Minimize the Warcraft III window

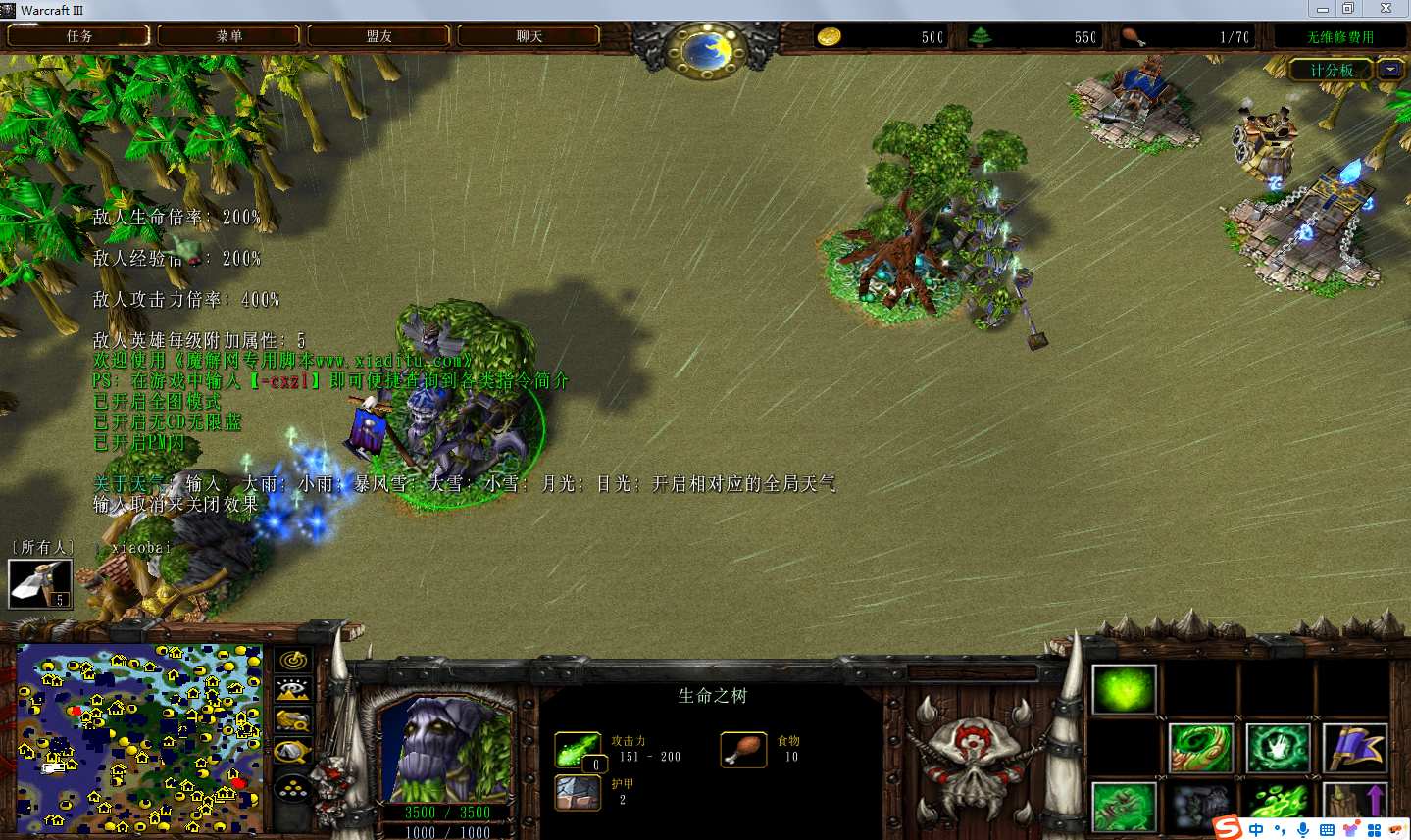tap(1323, 9)
